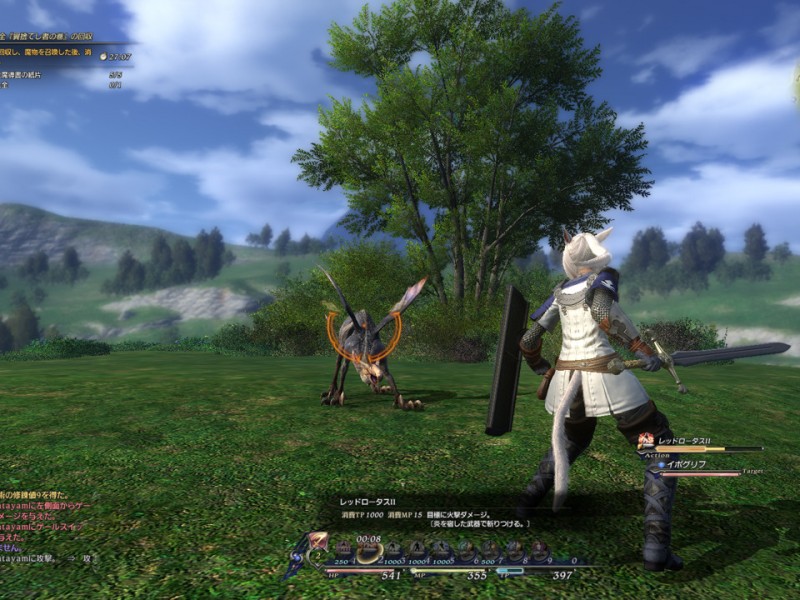Screen dimensions: 800x600
Task: Use the action in hotbar slot 1
Action: coord(345,549)
